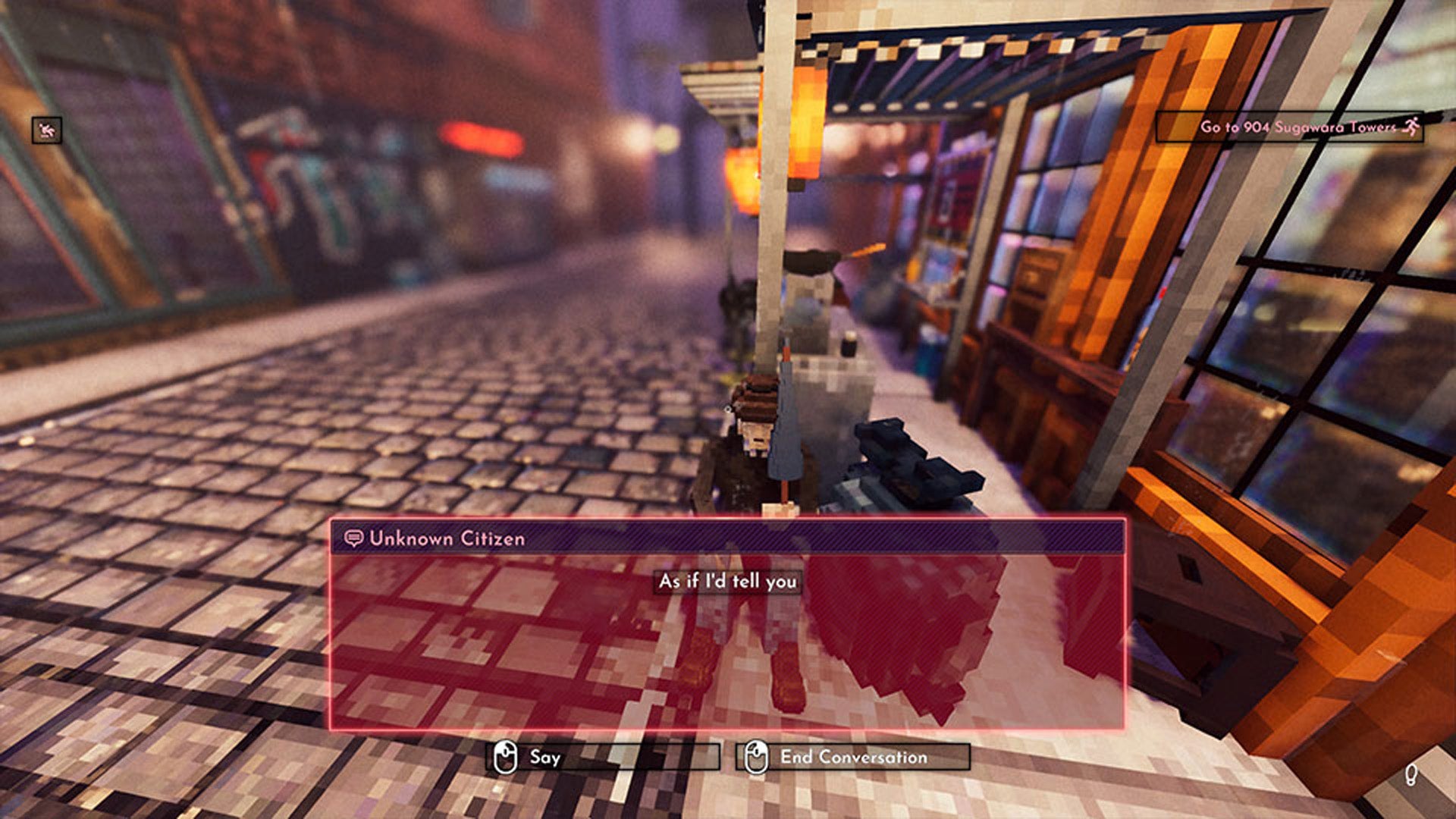Click the speech bubble icon next to Unknown Citizen
The height and width of the screenshot is (819, 1456).
(x=353, y=536)
